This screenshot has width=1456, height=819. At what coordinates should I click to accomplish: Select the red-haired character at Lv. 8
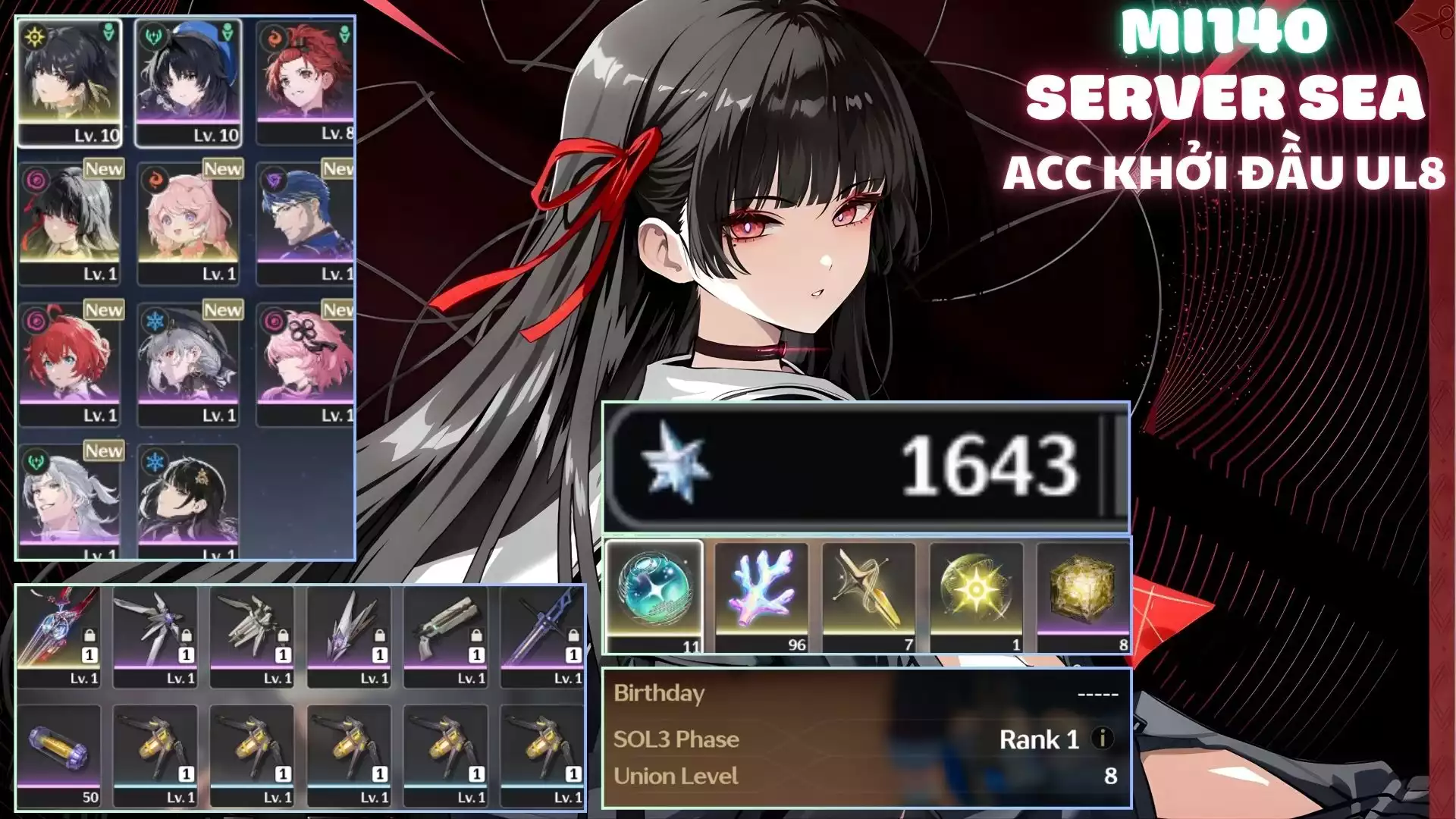coord(305,82)
